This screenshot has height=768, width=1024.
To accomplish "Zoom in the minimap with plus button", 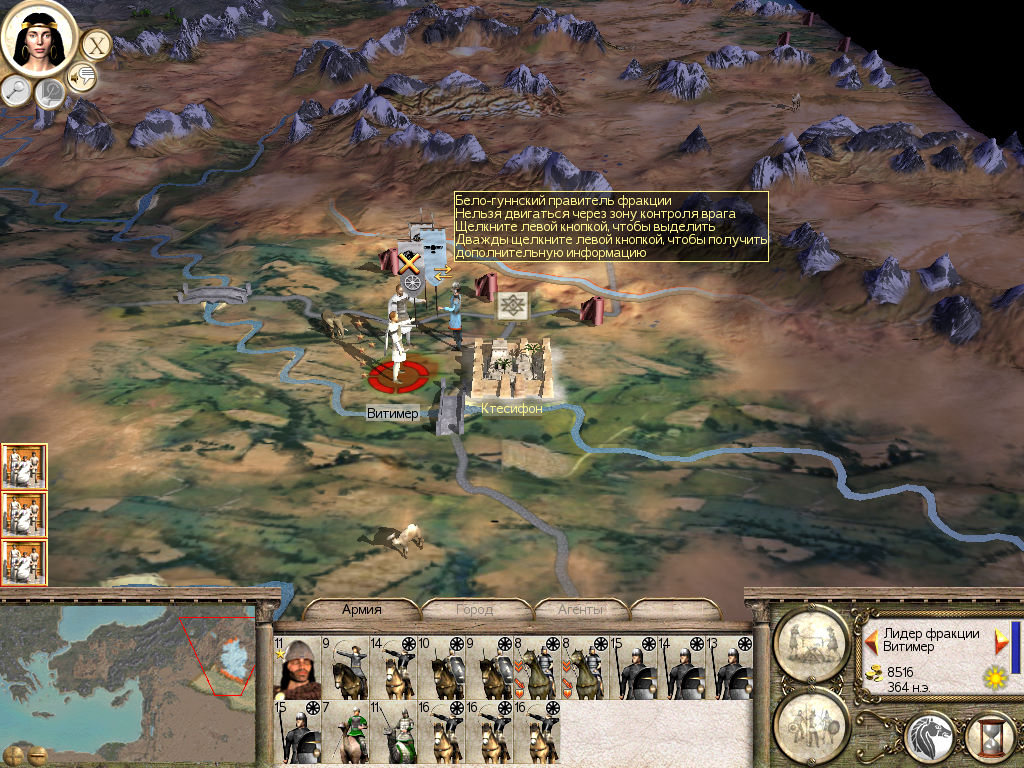I will (14, 754).
